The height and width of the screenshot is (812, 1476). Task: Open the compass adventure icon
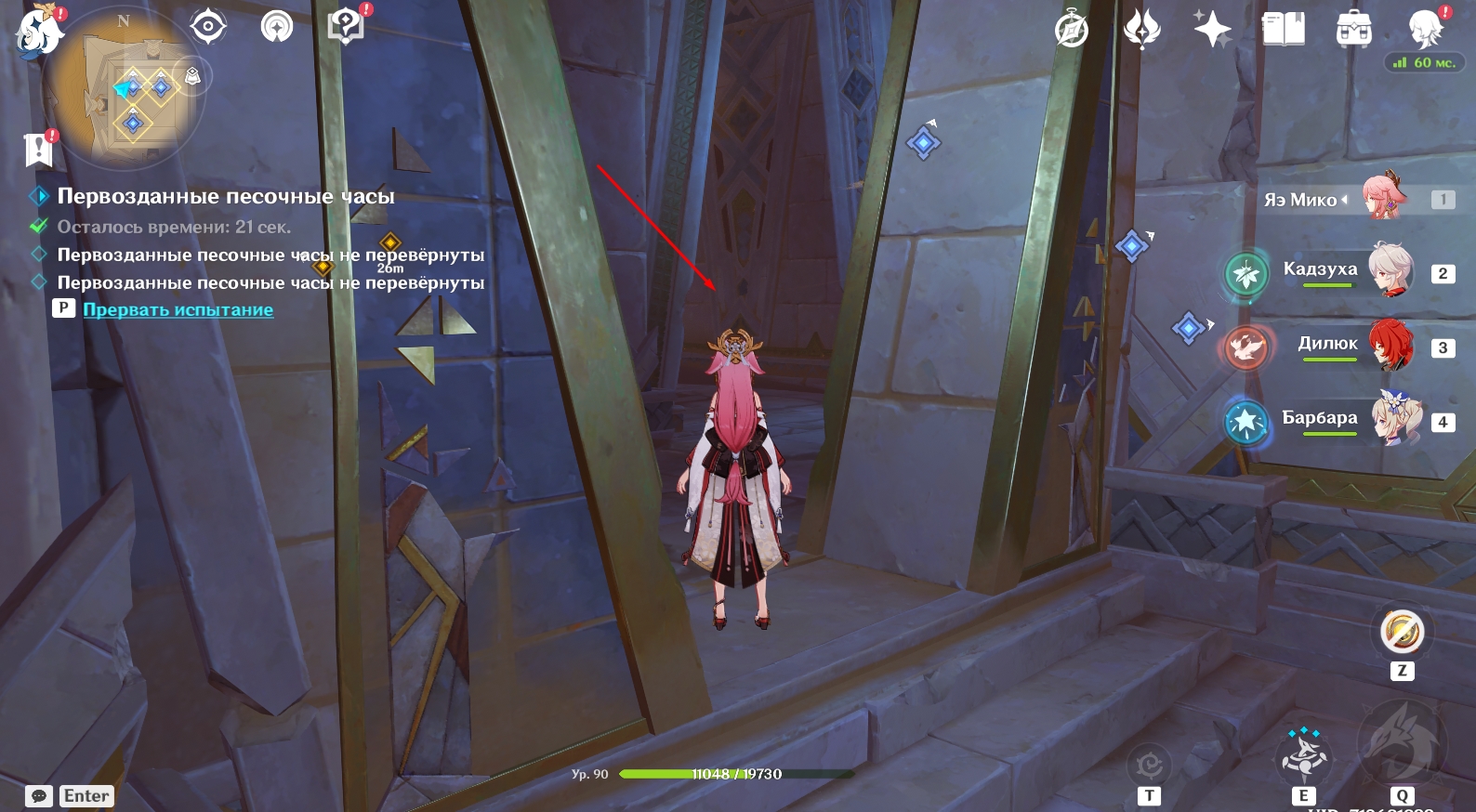coord(1072,30)
